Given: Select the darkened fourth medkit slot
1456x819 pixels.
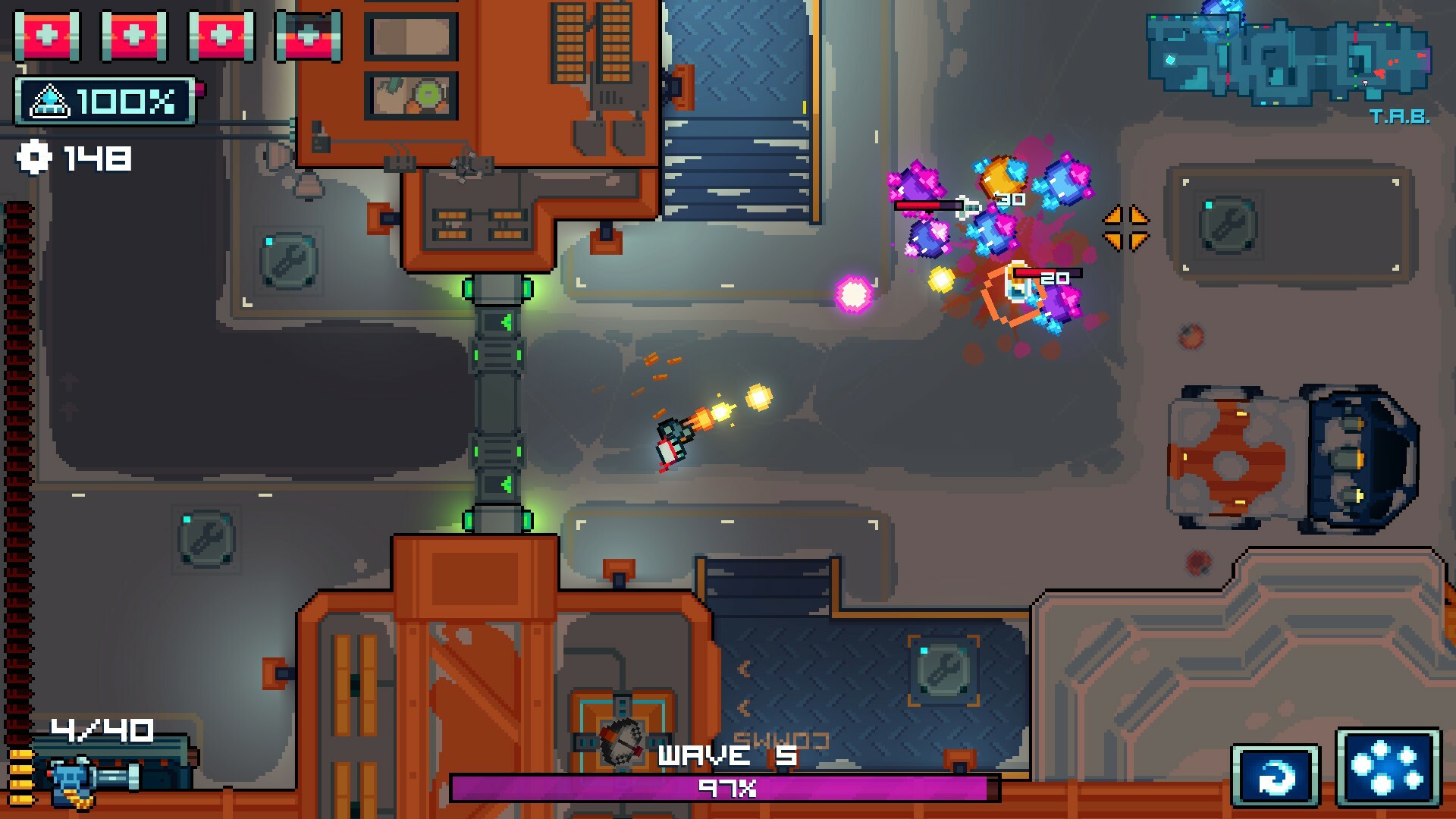Looking at the screenshot, I should [307, 35].
